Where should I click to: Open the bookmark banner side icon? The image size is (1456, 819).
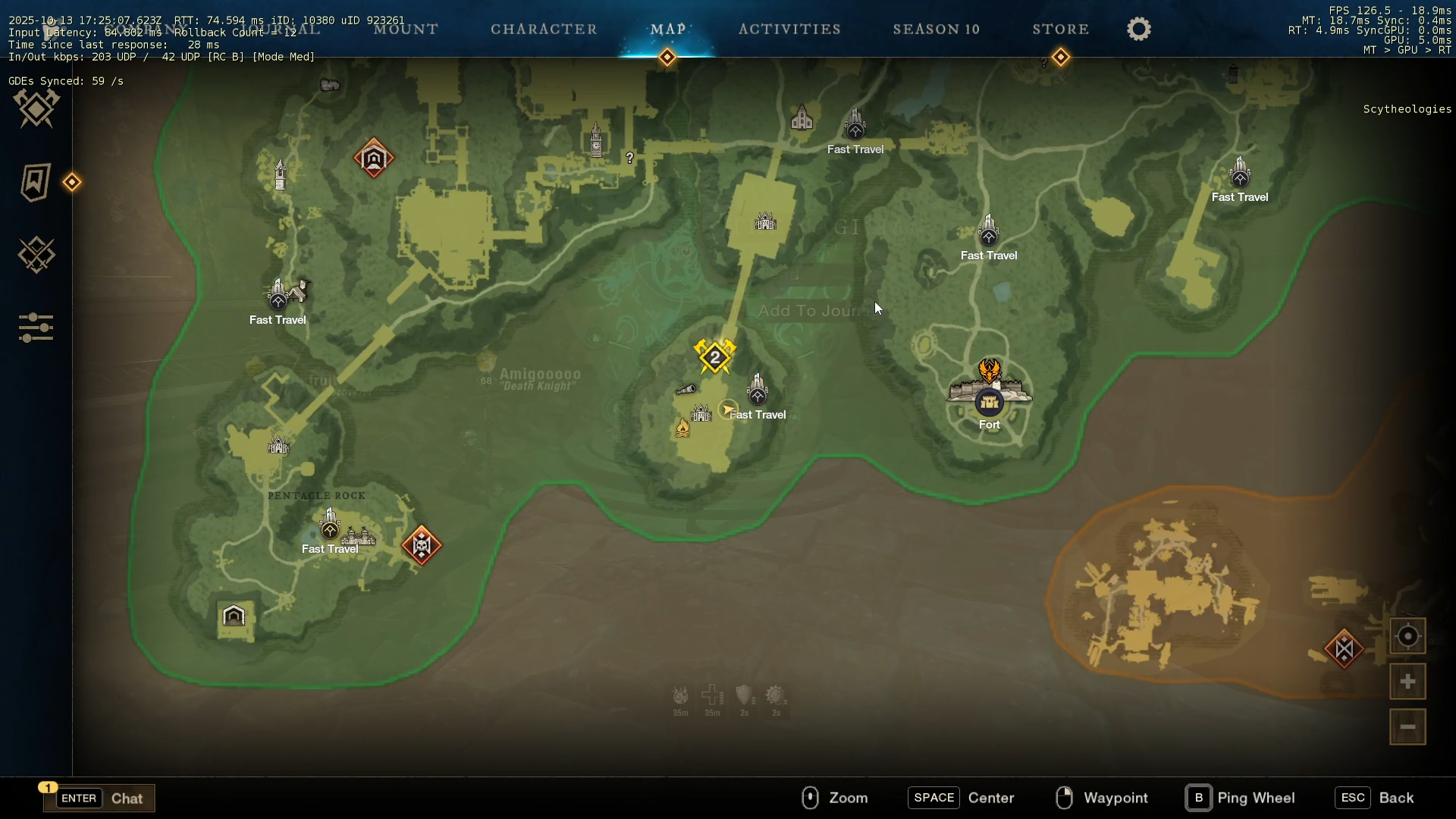35,182
